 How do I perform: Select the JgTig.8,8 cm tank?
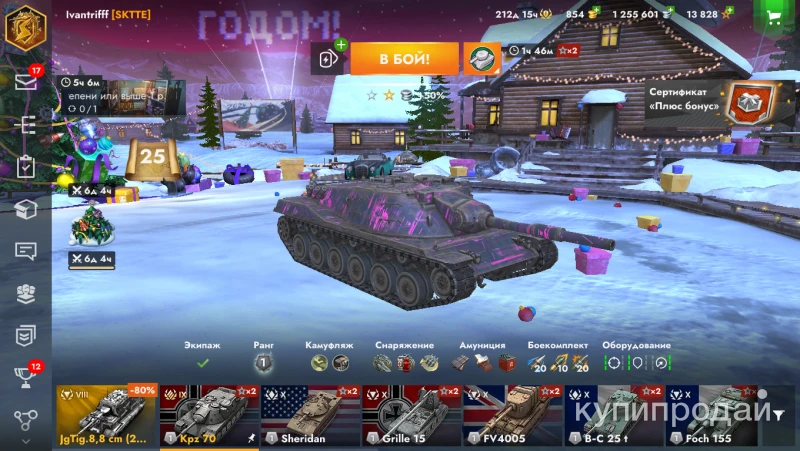pos(106,415)
